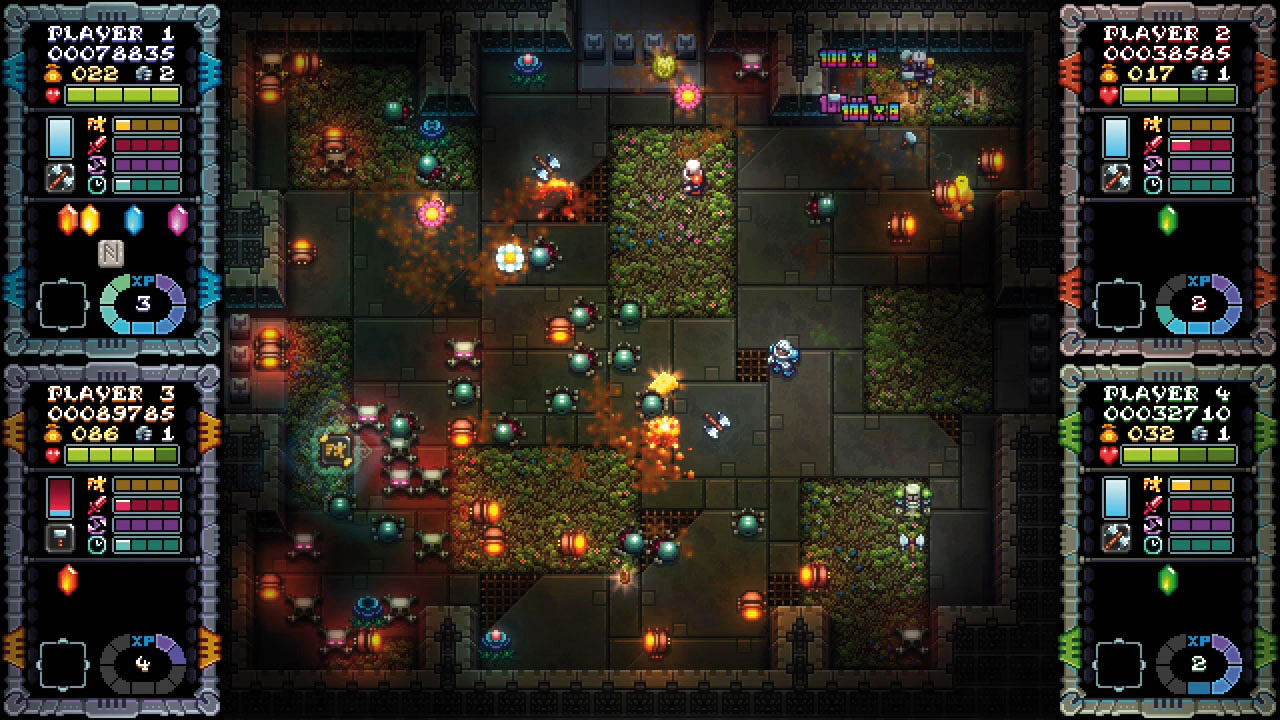Choose Player 3's red gem

click(68, 579)
